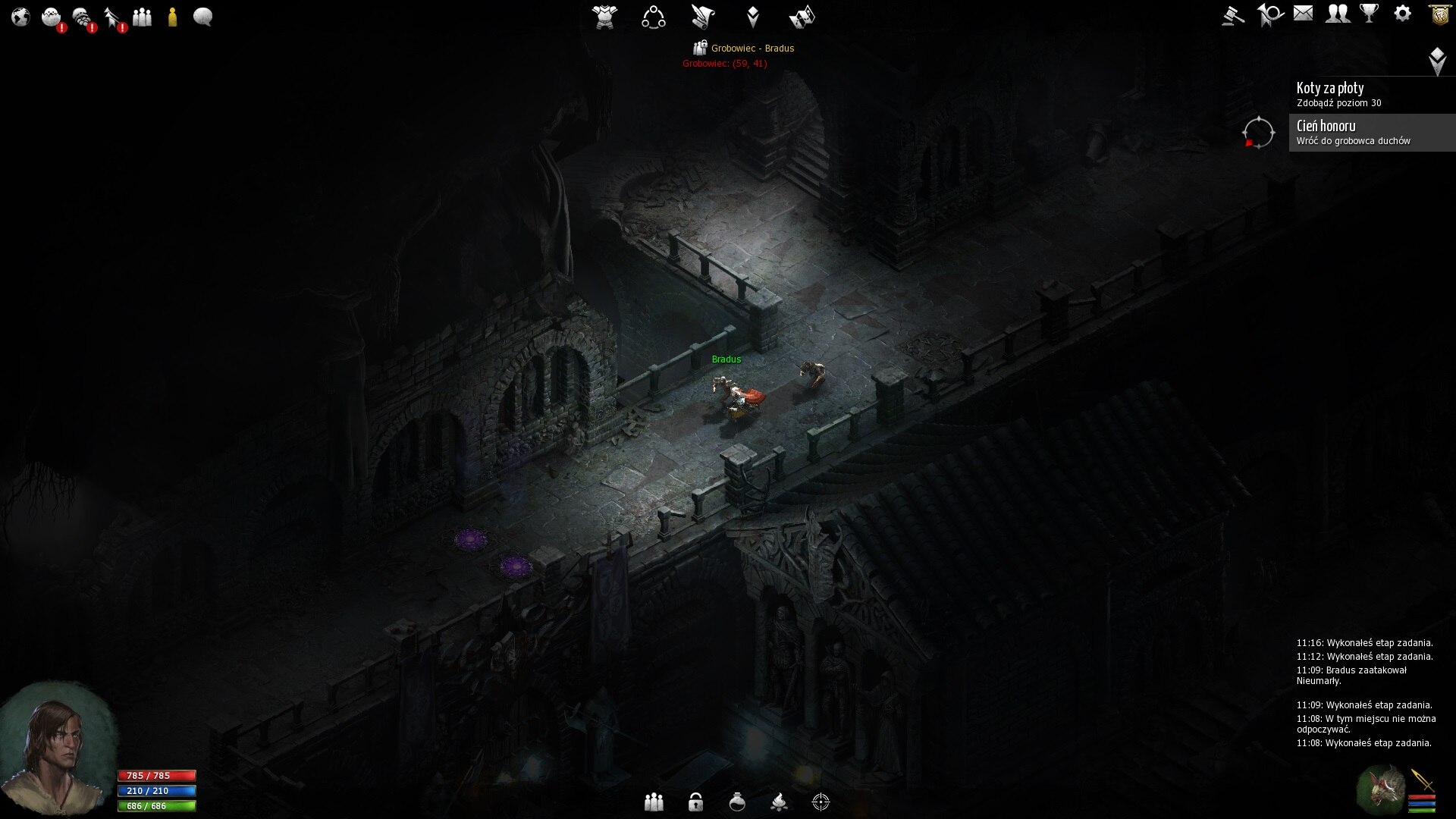Open the auction gavel icon
The image size is (1456, 819).
[x=1233, y=15]
